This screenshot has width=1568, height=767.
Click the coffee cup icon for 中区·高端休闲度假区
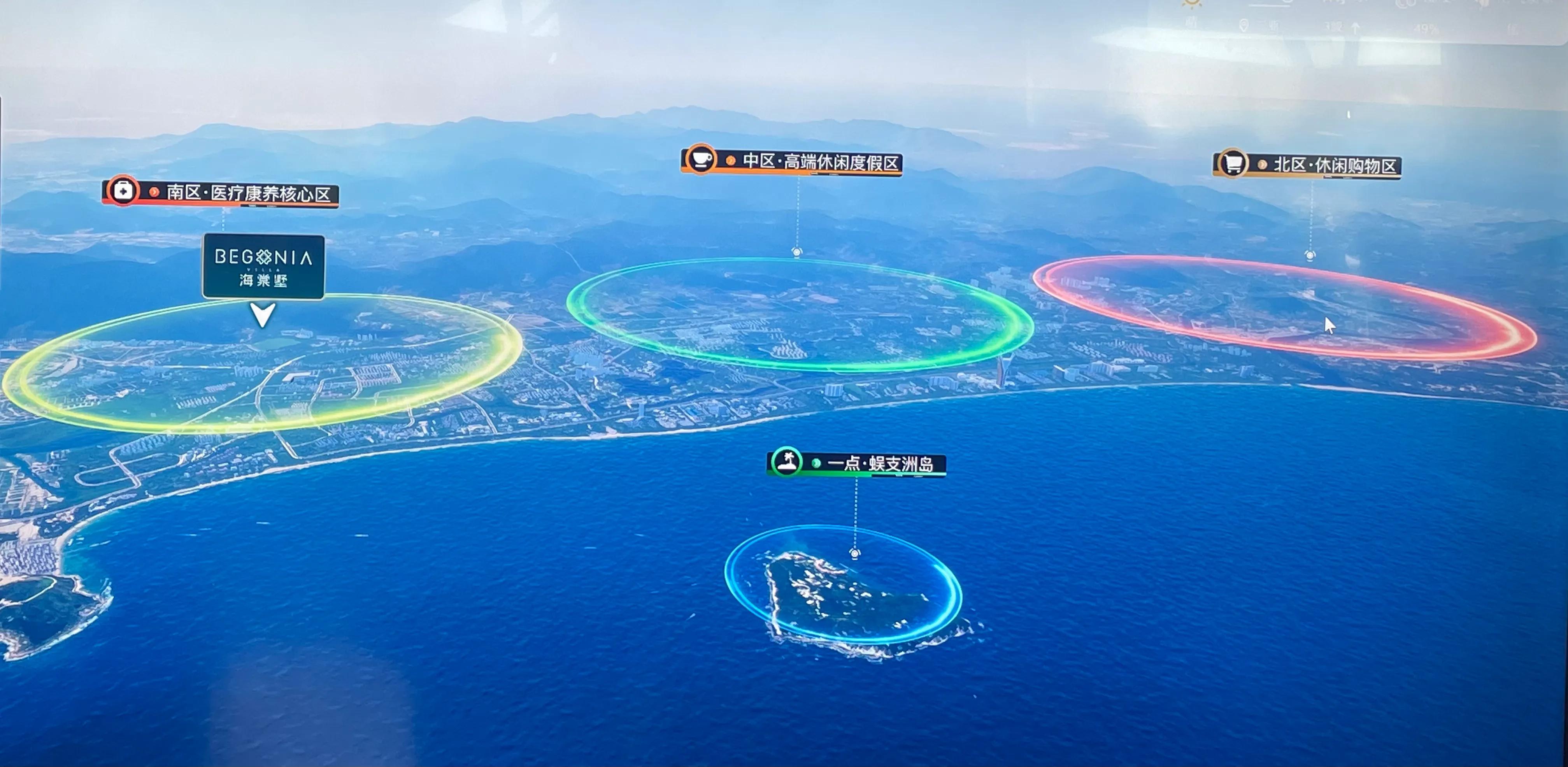click(701, 160)
